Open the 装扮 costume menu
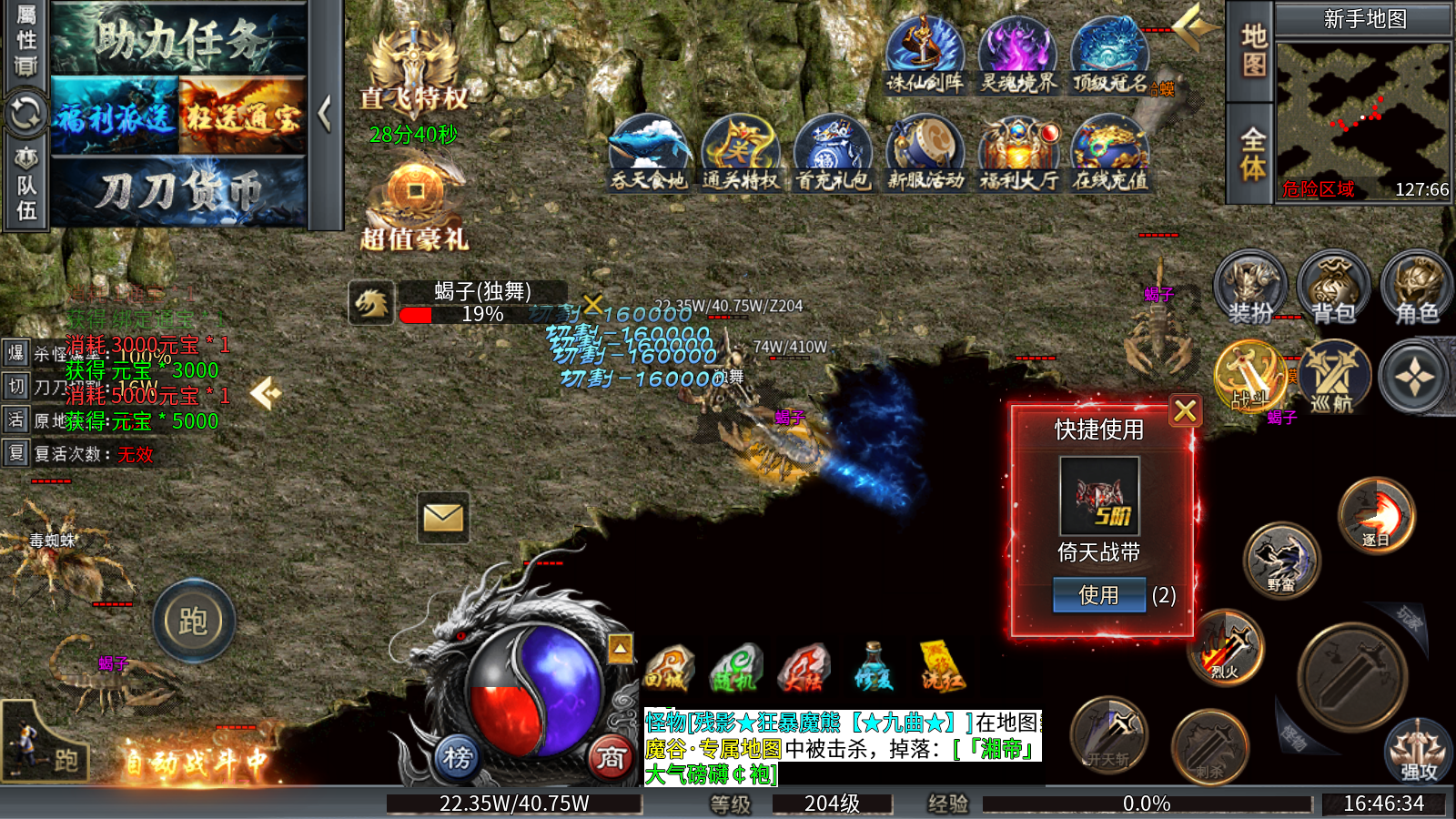The width and height of the screenshot is (1456, 819). pyautogui.click(x=1251, y=288)
